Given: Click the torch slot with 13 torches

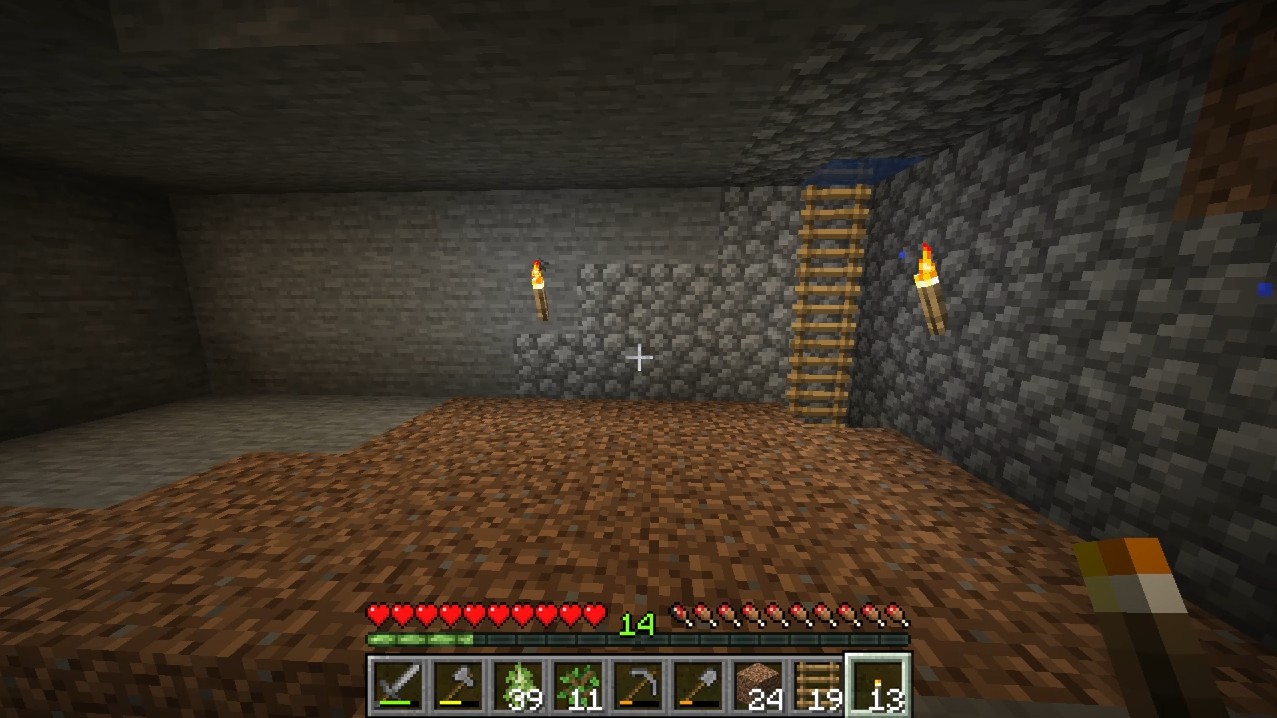Looking at the screenshot, I should (878, 686).
